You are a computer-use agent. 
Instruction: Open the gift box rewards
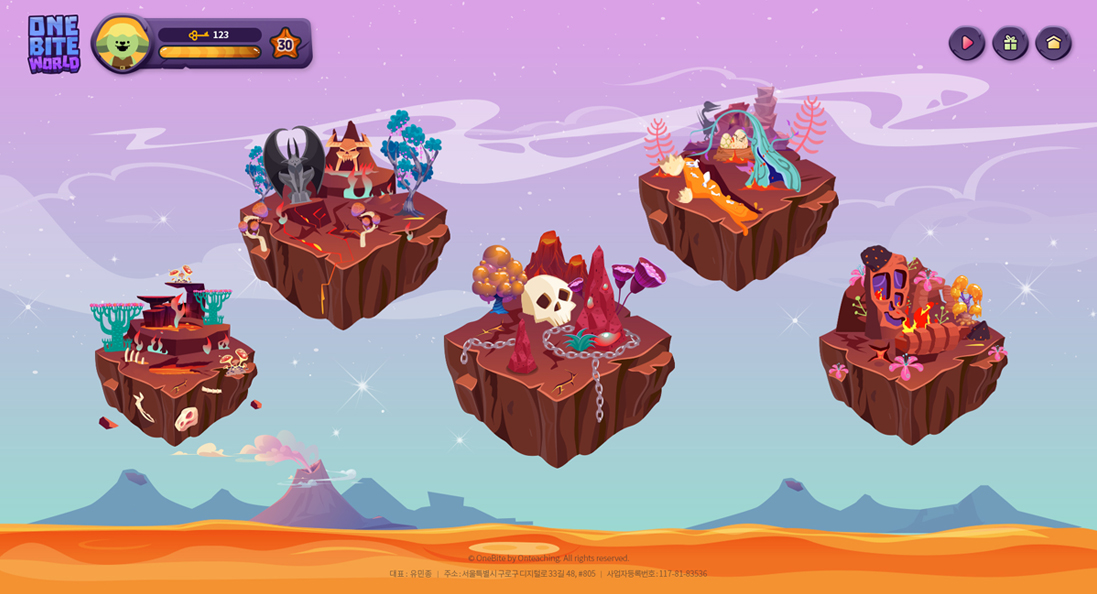pyautogui.click(x=1010, y=43)
